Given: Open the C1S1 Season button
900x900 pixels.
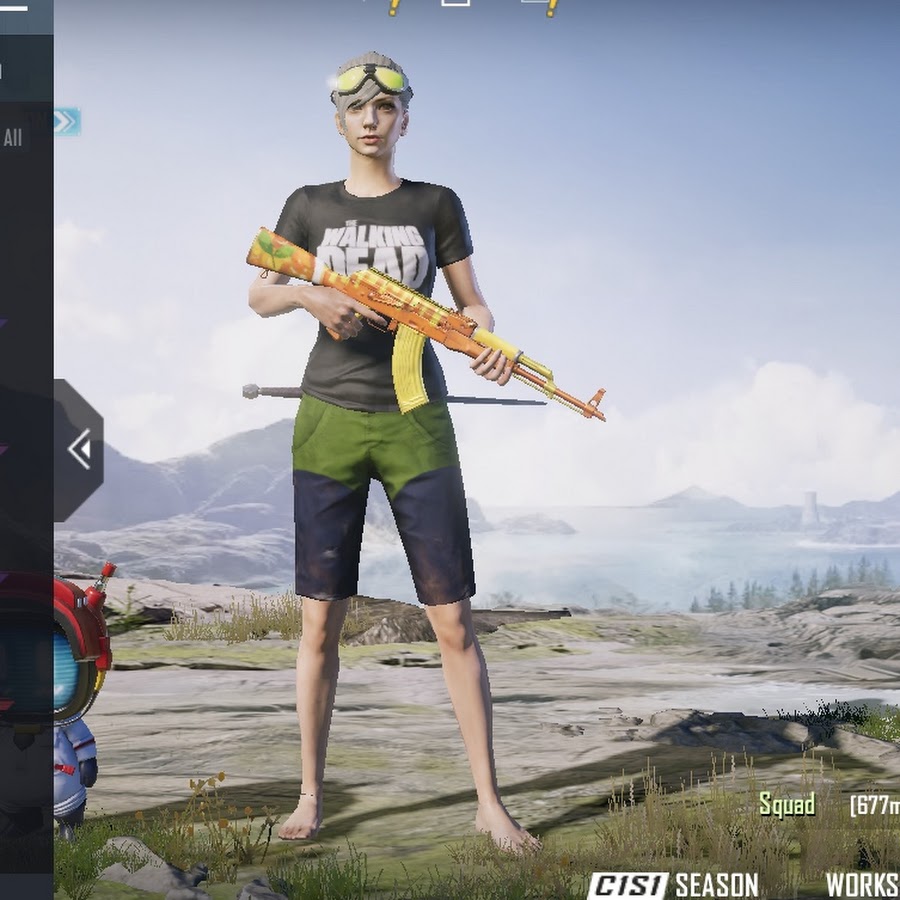Looking at the screenshot, I should pyautogui.click(x=673, y=884).
